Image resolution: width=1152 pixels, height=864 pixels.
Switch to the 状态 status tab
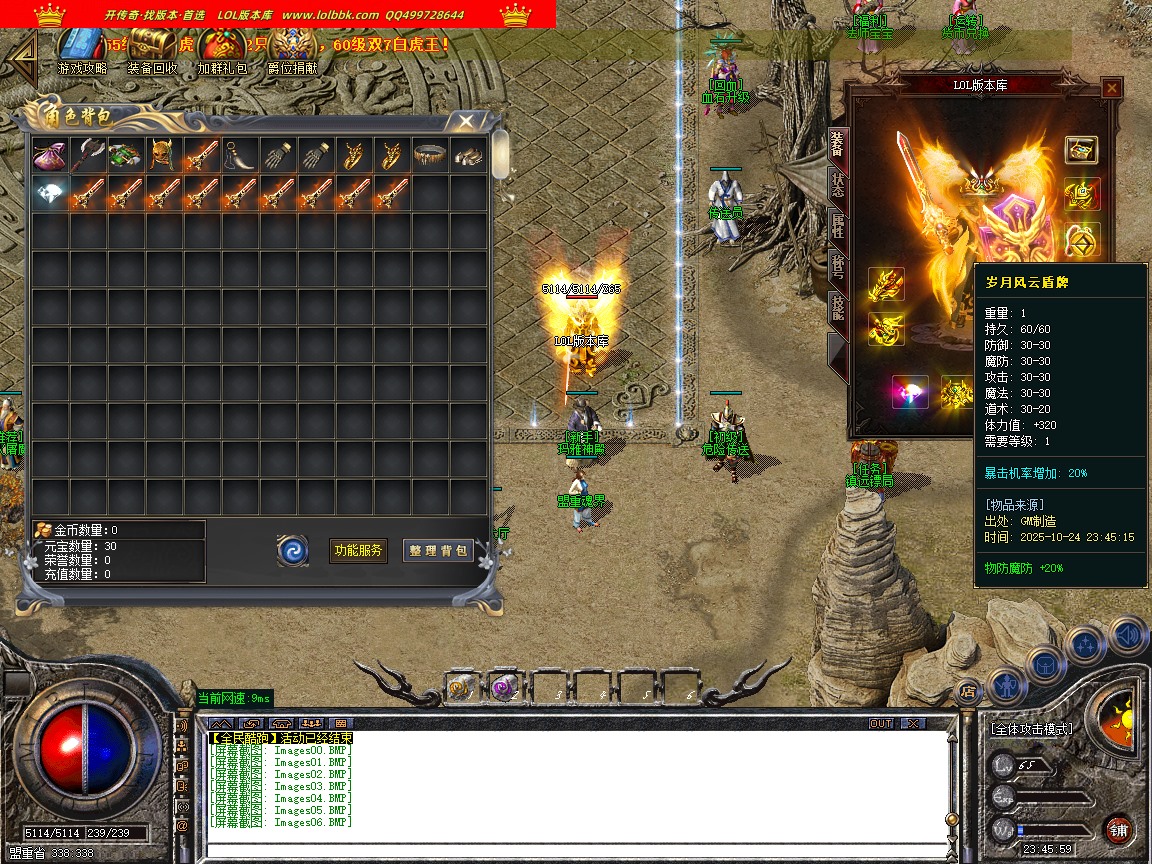pyautogui.click(x=838, y=183)
